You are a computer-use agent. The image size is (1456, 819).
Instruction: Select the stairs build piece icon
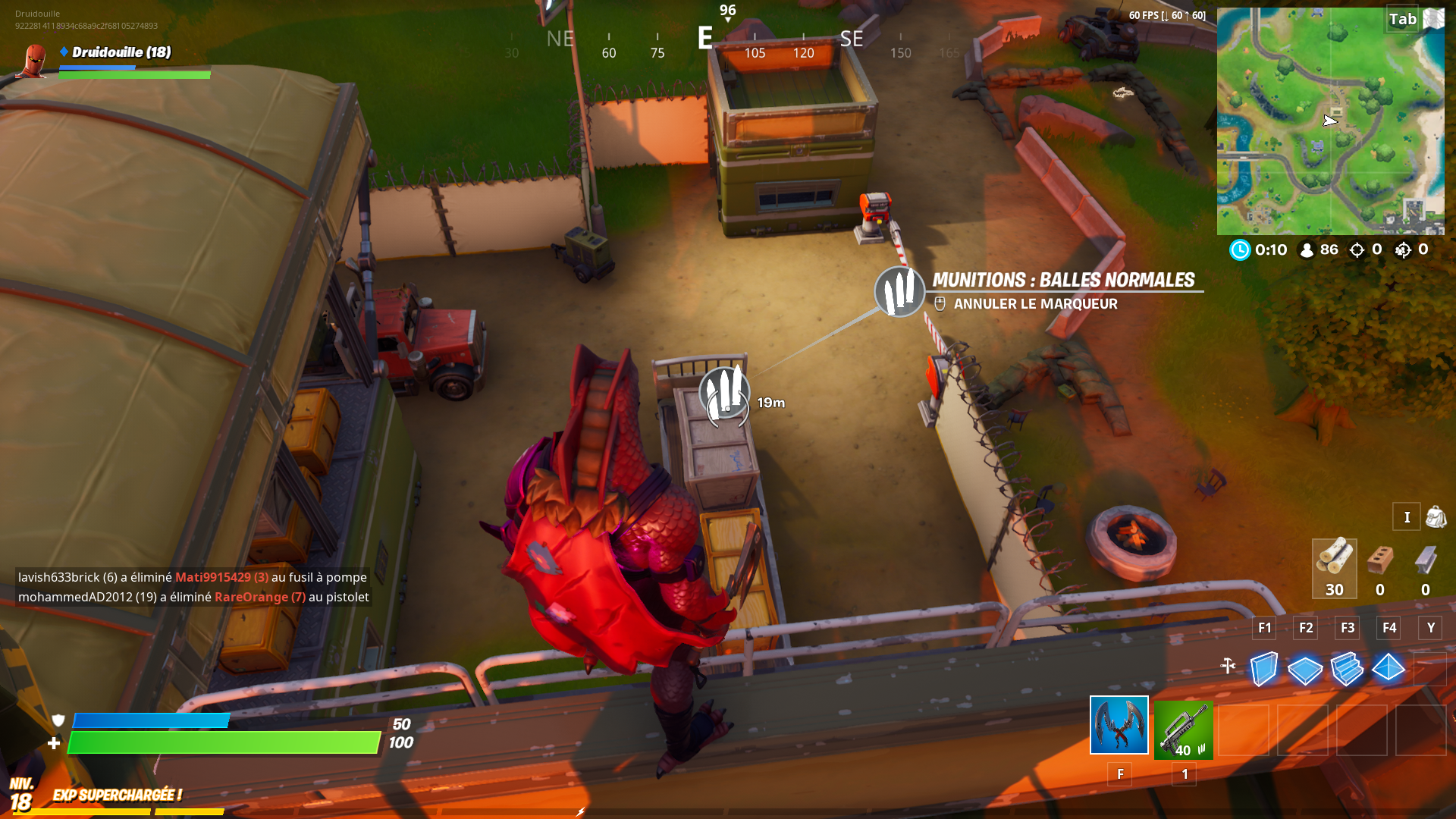(x=1348, y=669)
